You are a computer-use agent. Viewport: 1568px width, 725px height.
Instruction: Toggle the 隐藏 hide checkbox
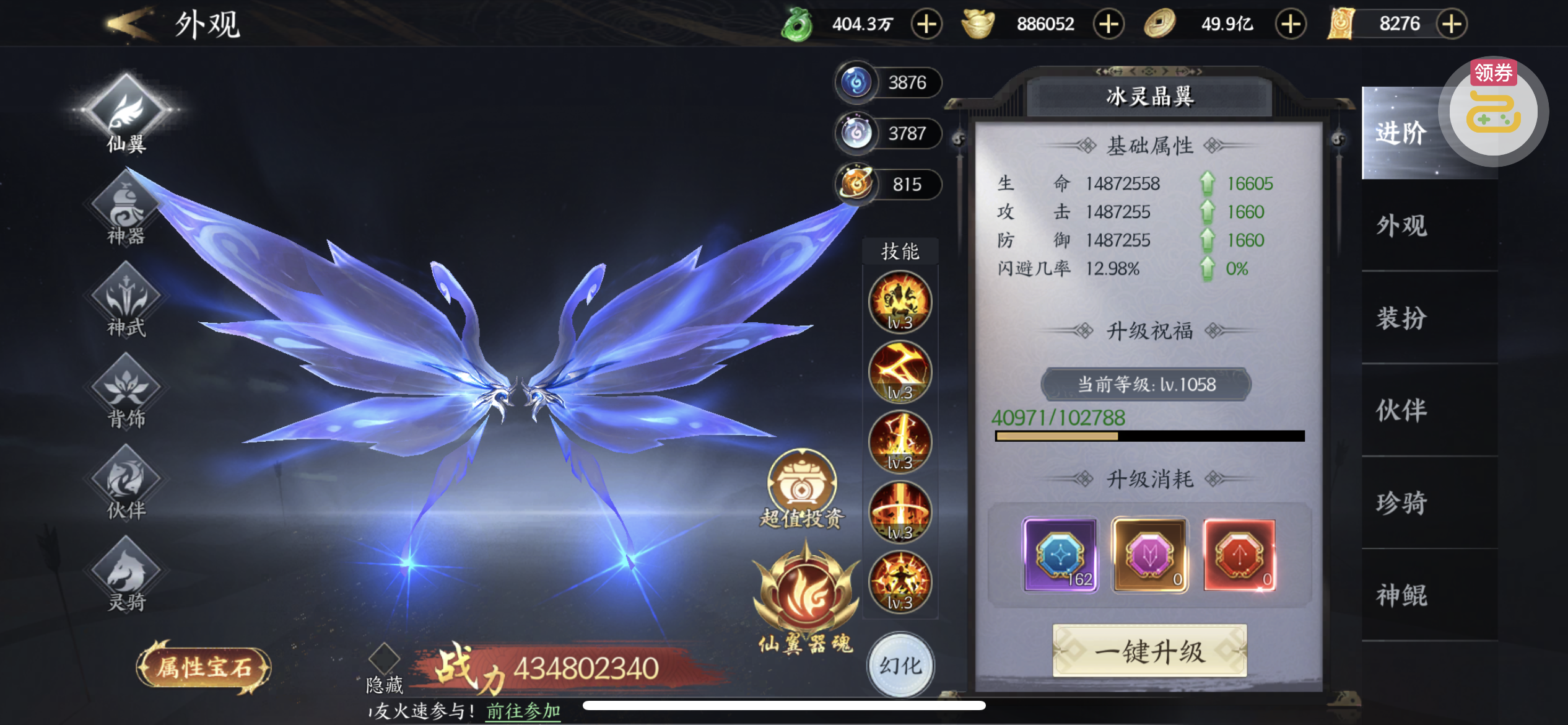[384, 657]
